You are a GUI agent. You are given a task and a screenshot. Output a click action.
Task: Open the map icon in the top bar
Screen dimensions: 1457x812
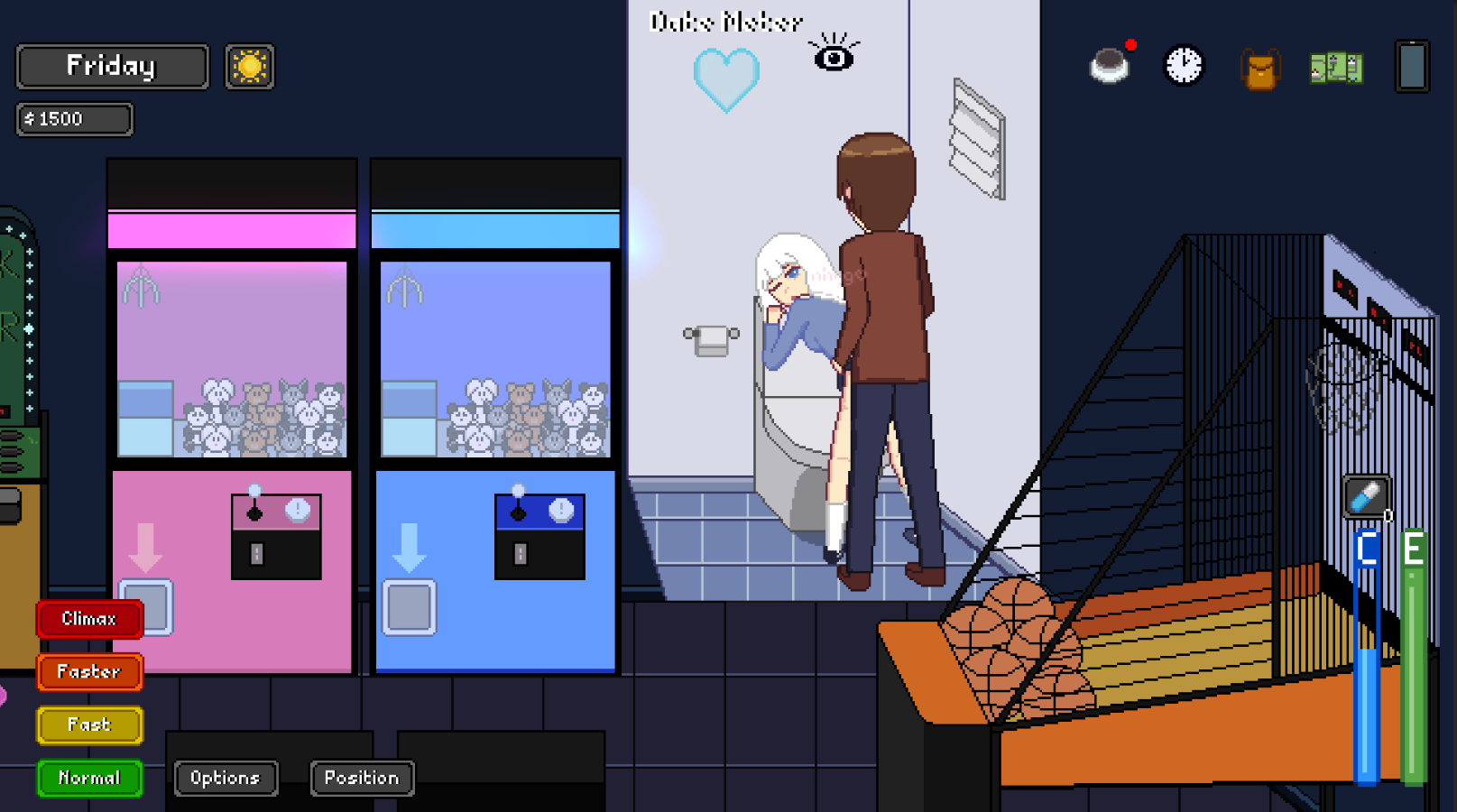(1338, 66)
